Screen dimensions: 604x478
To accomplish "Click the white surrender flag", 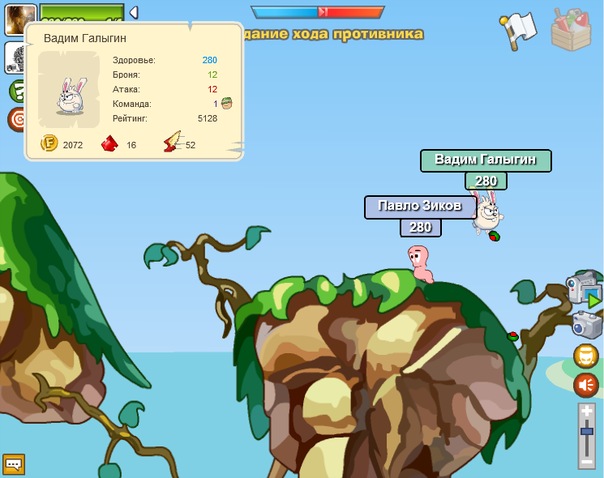I will 518,28.
